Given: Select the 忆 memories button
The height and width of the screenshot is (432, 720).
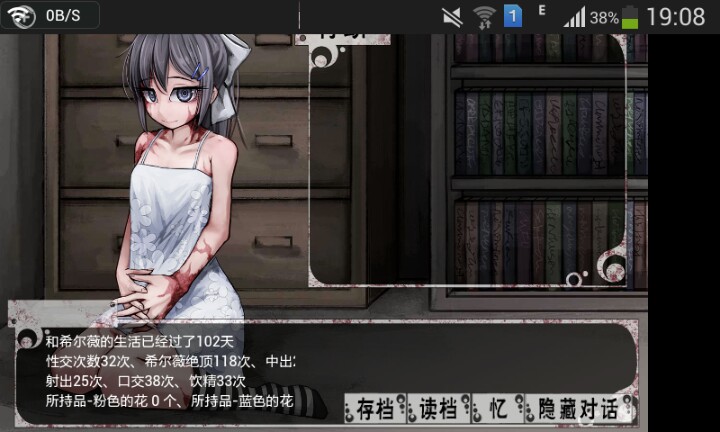Looking at the screenshot, I should pos(497,408).
